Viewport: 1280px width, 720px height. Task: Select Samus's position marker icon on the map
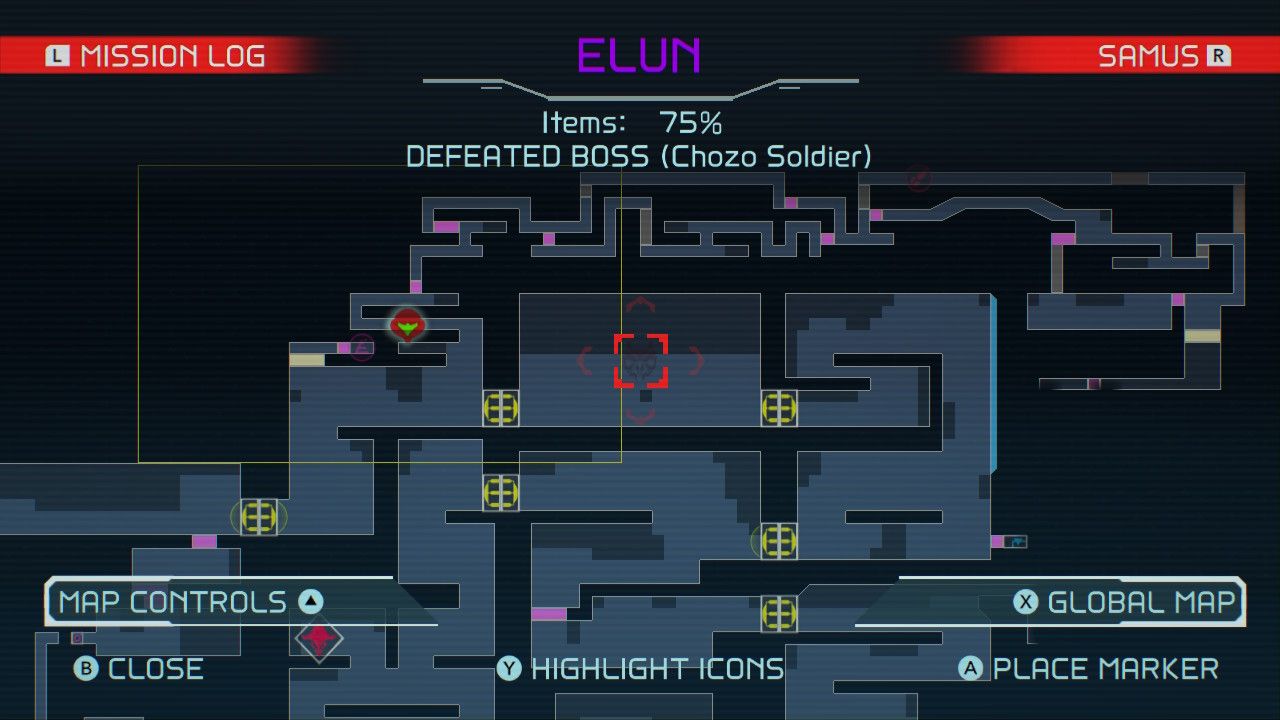tap(408, 325)
